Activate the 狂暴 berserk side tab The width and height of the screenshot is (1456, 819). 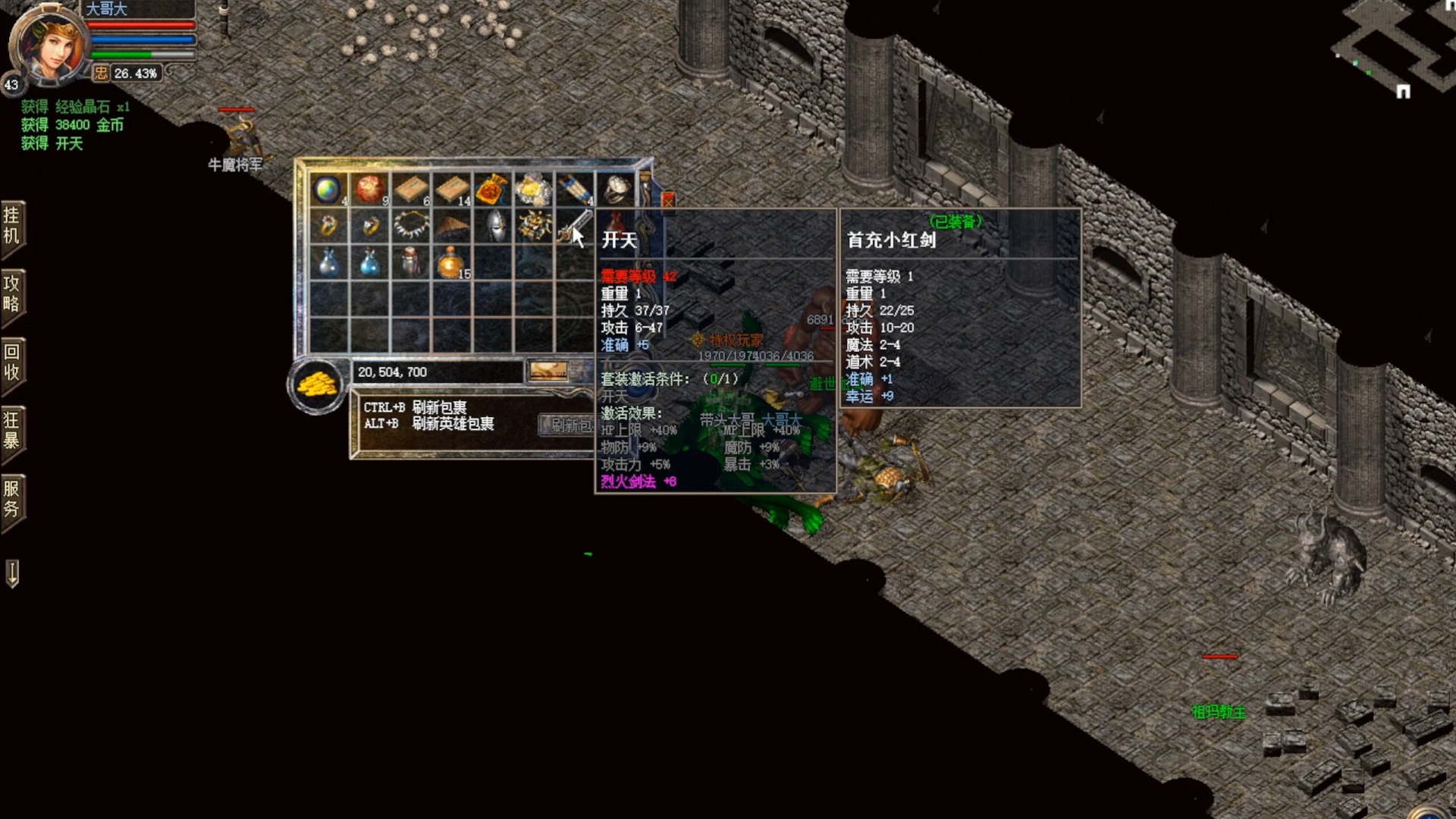click(12, 431)
